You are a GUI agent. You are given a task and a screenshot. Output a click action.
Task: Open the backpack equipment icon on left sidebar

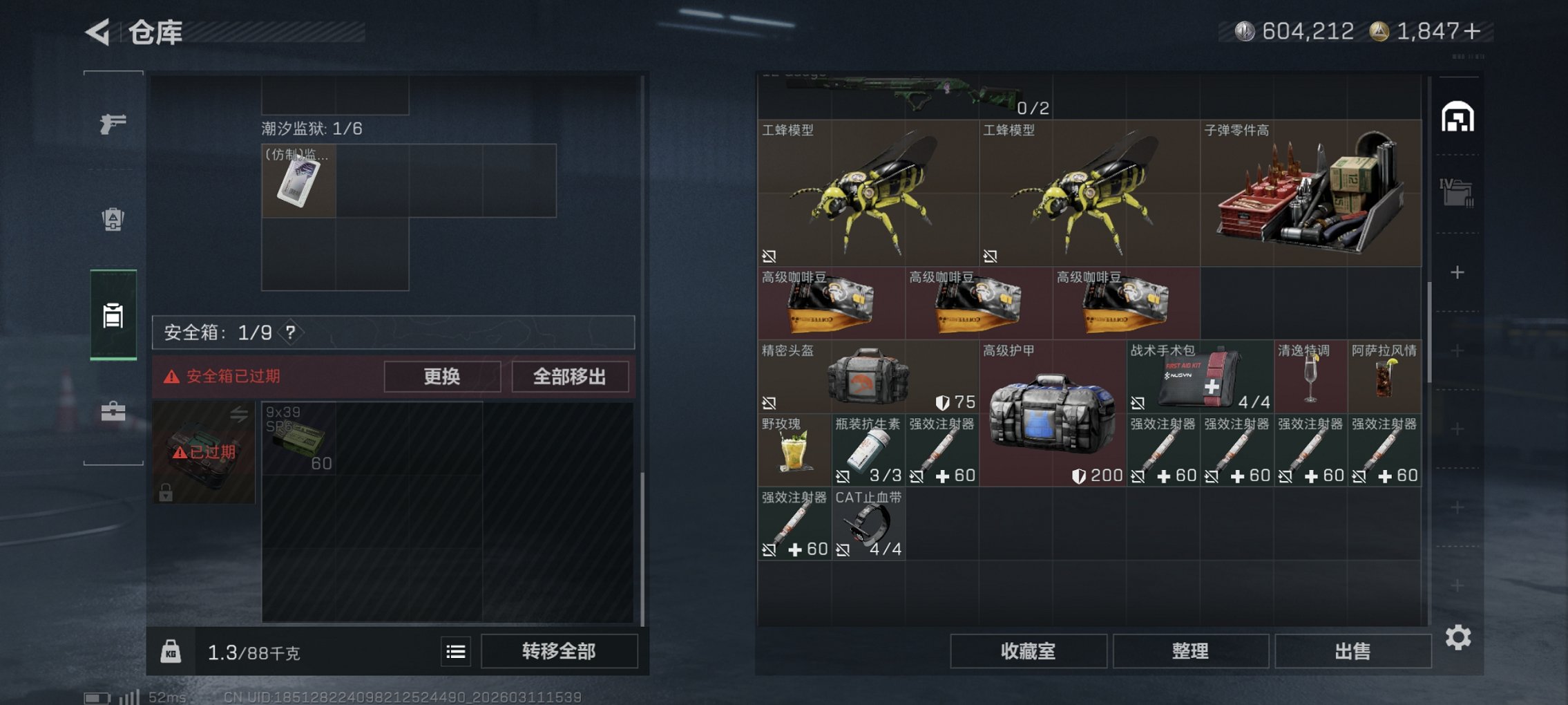click(x=114, y=220)
